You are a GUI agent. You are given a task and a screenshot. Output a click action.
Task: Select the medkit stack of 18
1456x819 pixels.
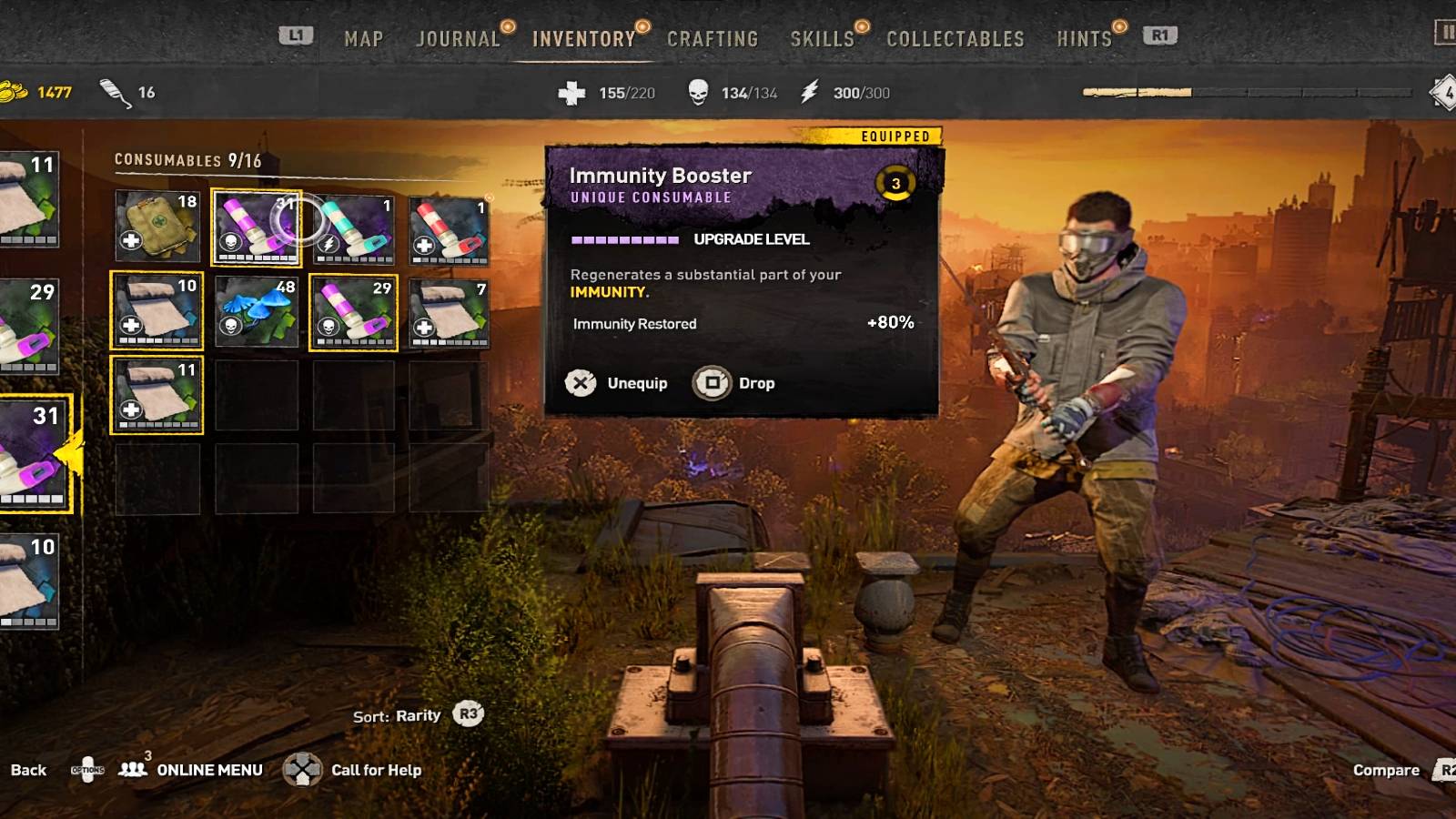157,227
